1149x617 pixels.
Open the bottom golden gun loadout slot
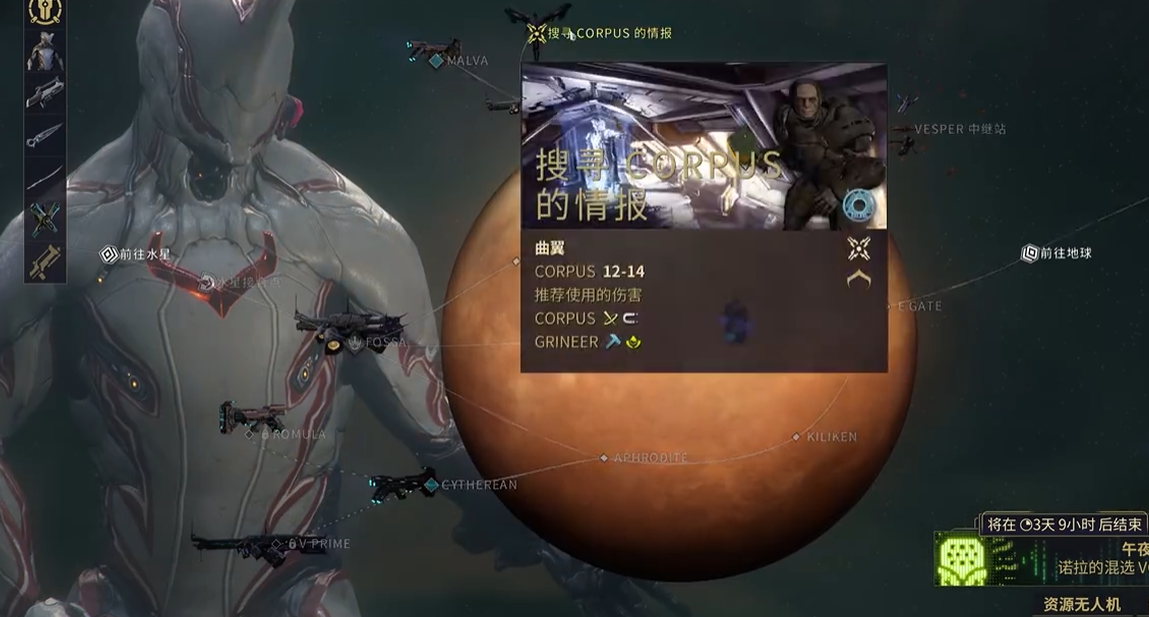click(x=44, y=260)
